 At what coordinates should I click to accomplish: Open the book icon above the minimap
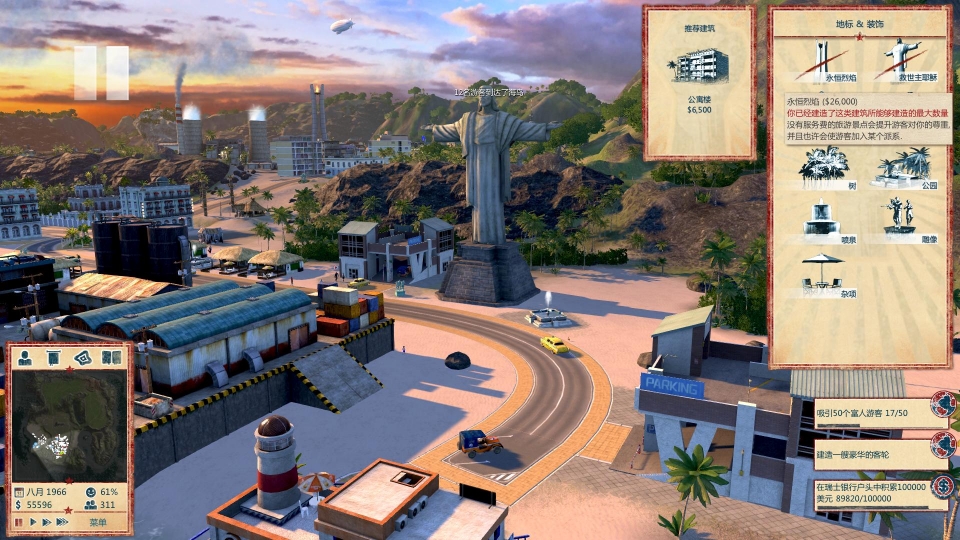coord(111,357)
